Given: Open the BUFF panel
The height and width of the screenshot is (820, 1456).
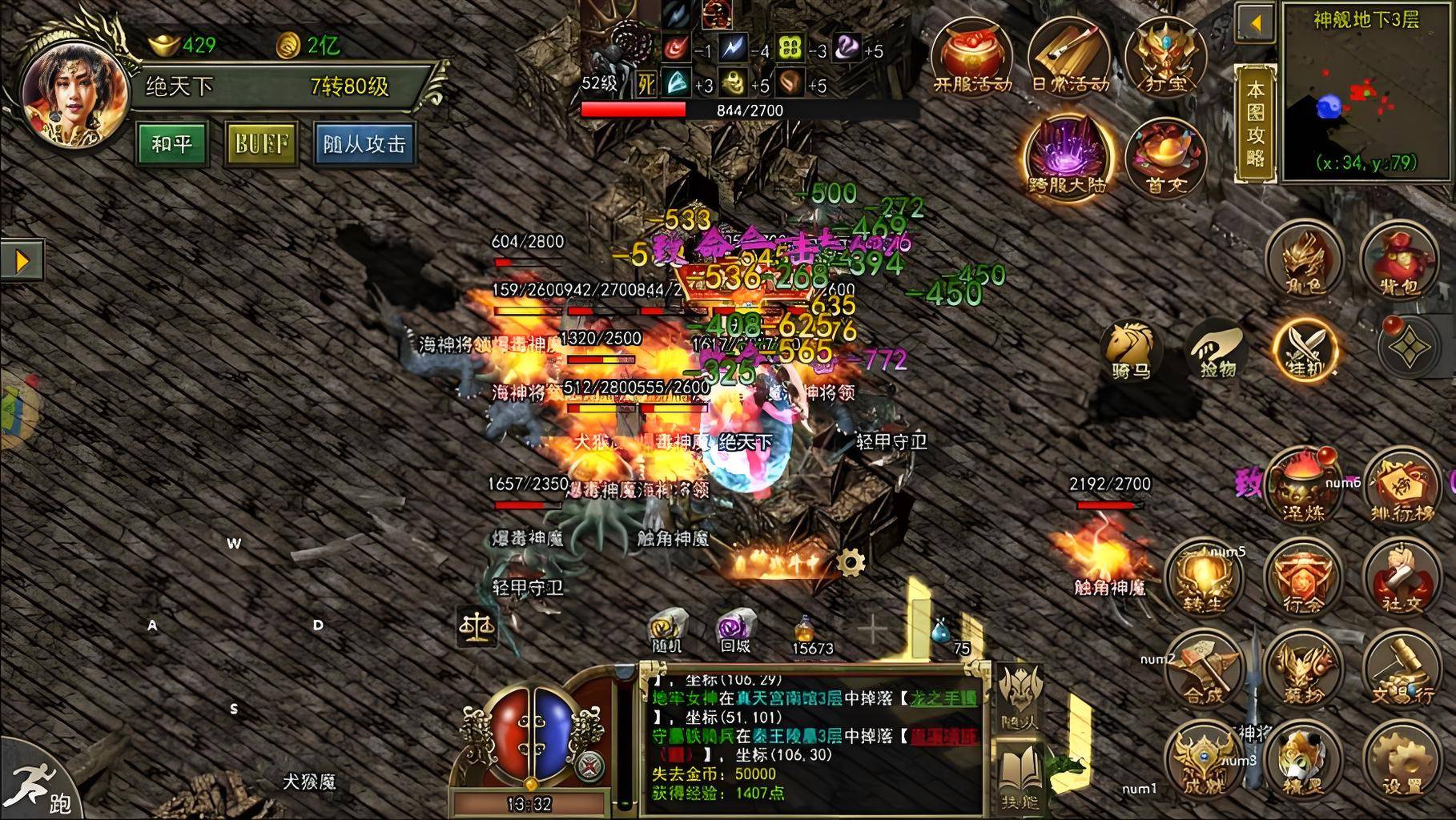Looking at the screenshot, I should (261, 144).
